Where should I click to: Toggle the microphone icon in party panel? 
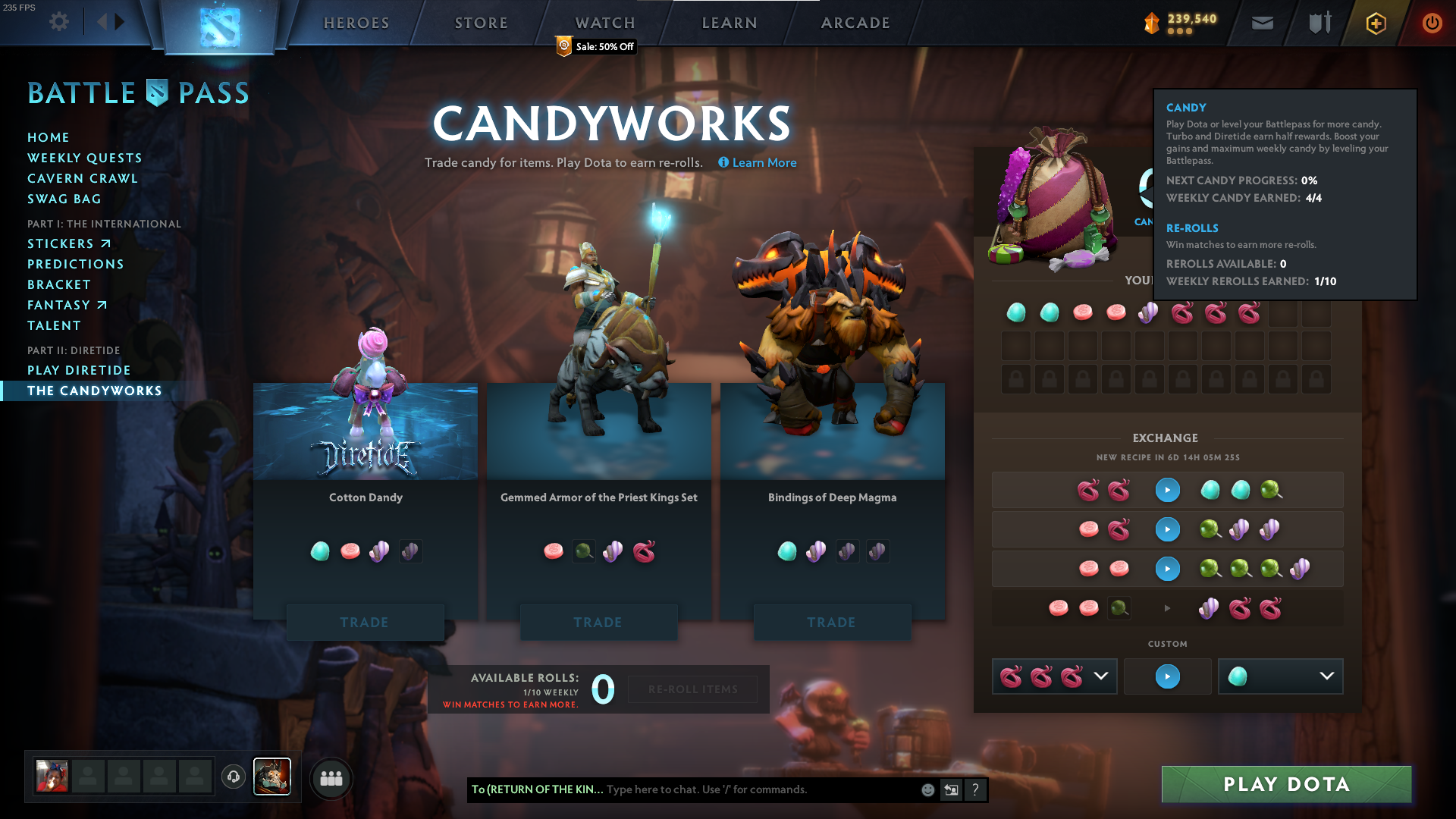(233, 777)
